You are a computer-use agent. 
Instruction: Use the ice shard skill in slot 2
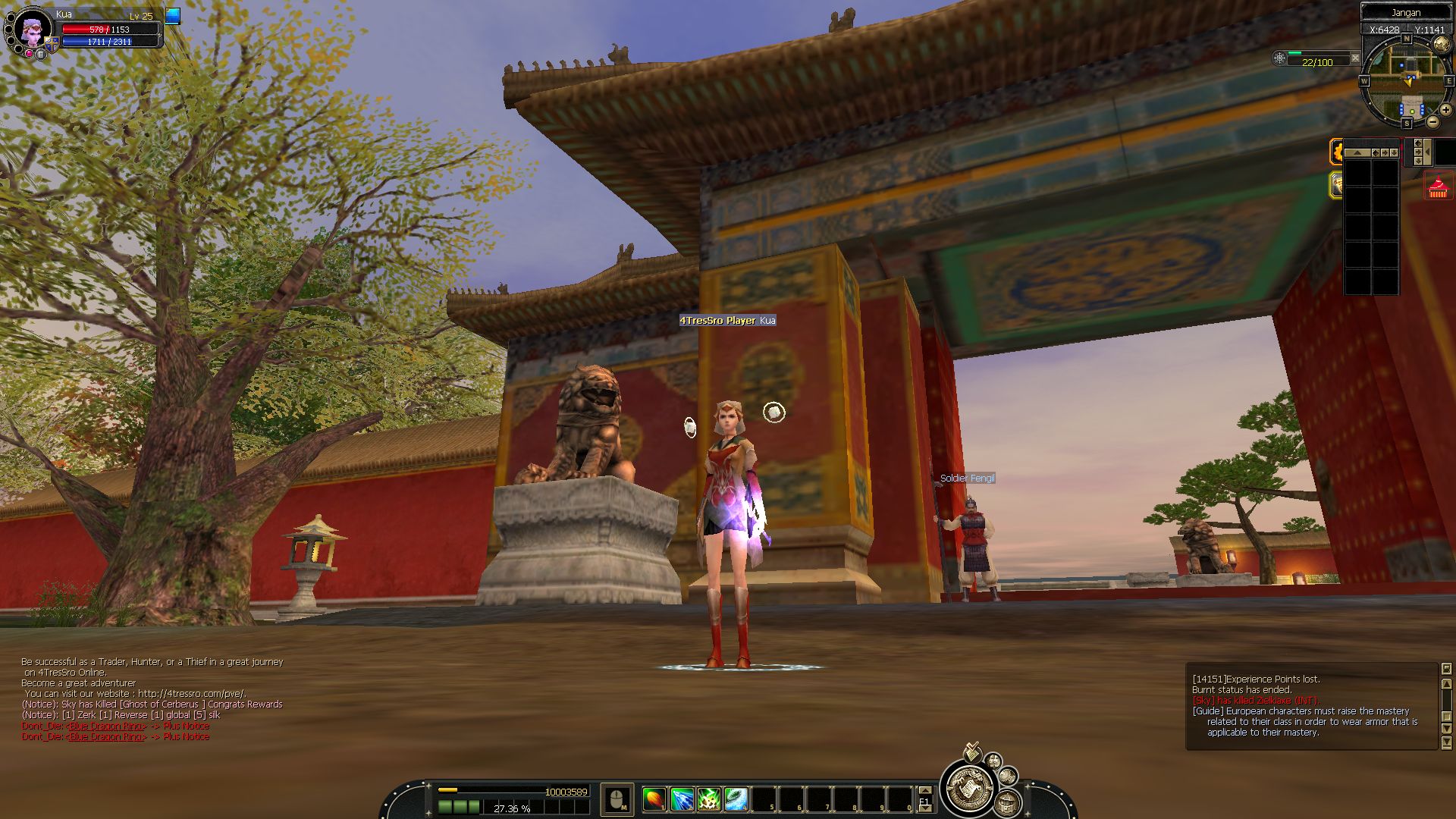coord(682,799)
